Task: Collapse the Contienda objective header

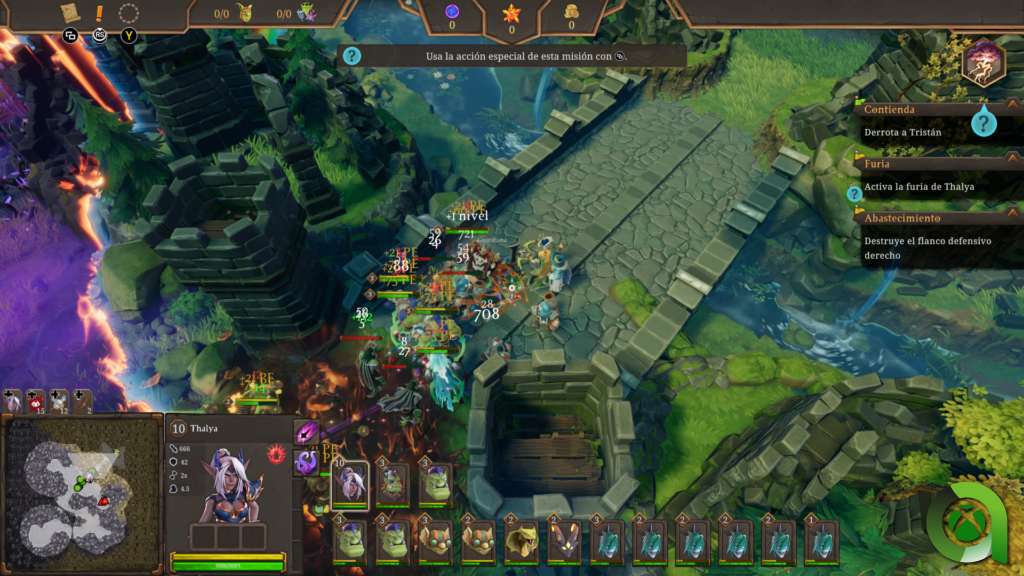Action: [x=1012, y=108]
